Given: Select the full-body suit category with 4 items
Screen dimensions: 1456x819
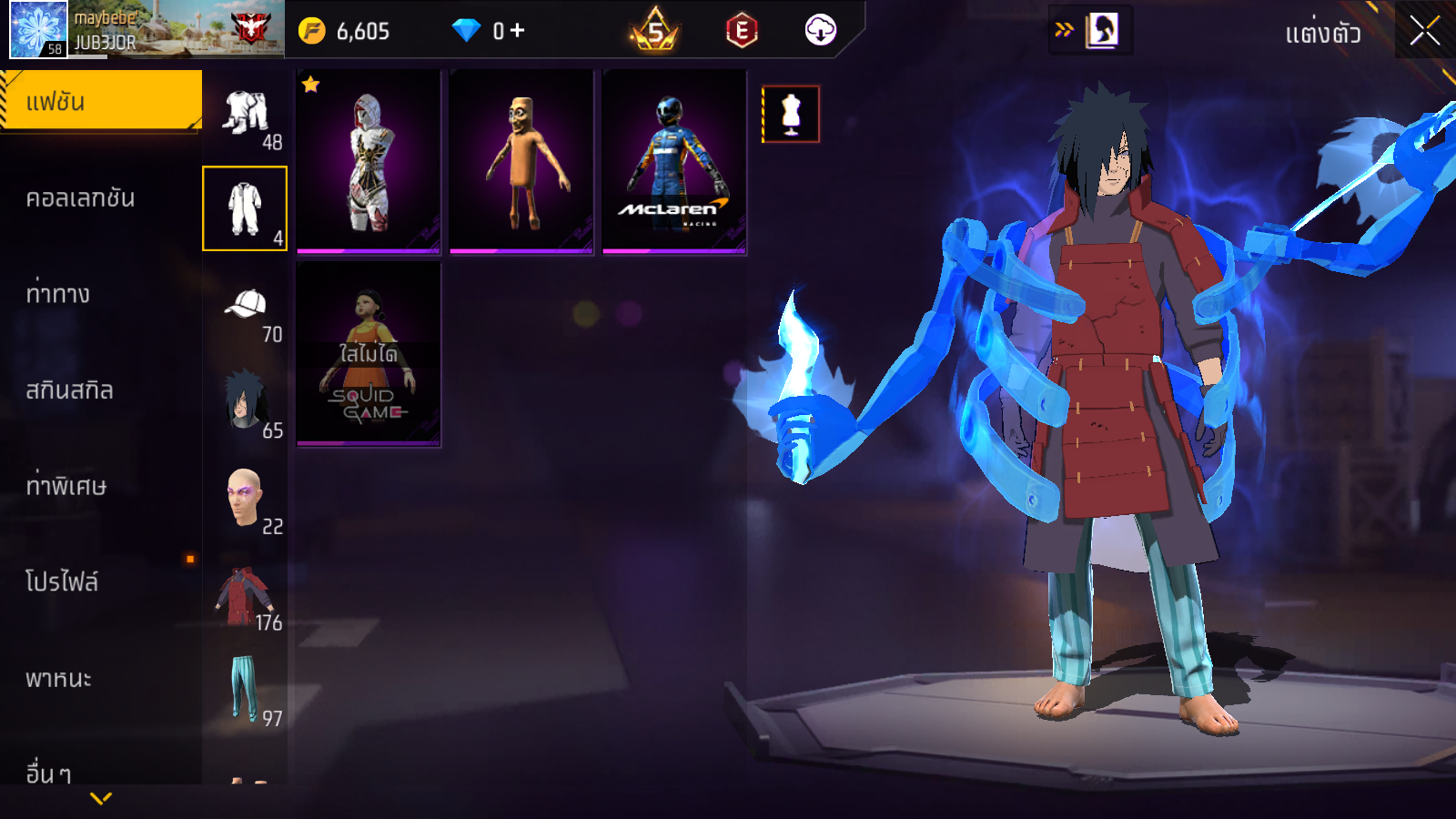Looking at the screenshot, I should click(x=245, y=208).
